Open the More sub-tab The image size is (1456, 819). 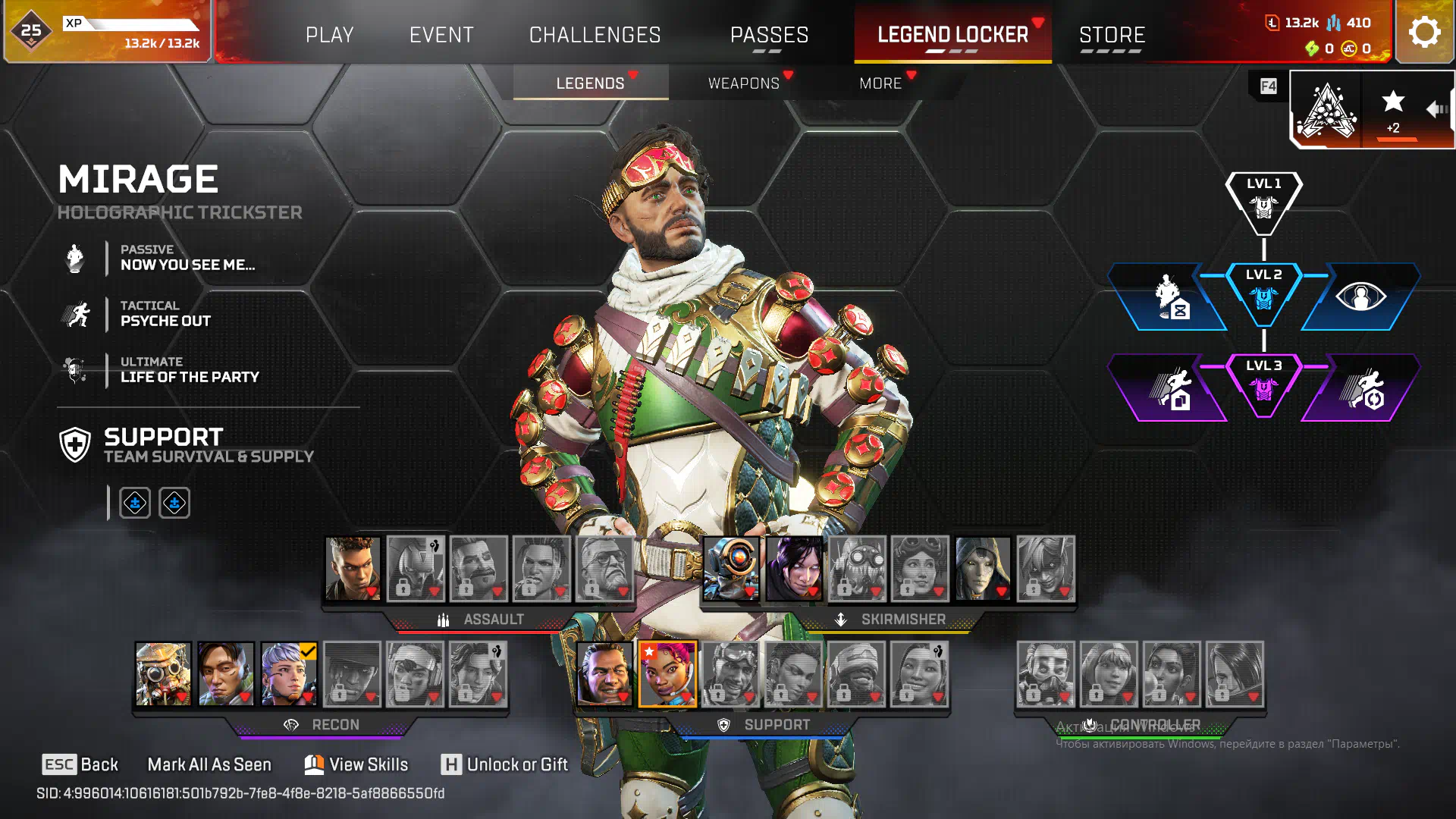click(880, 83)
